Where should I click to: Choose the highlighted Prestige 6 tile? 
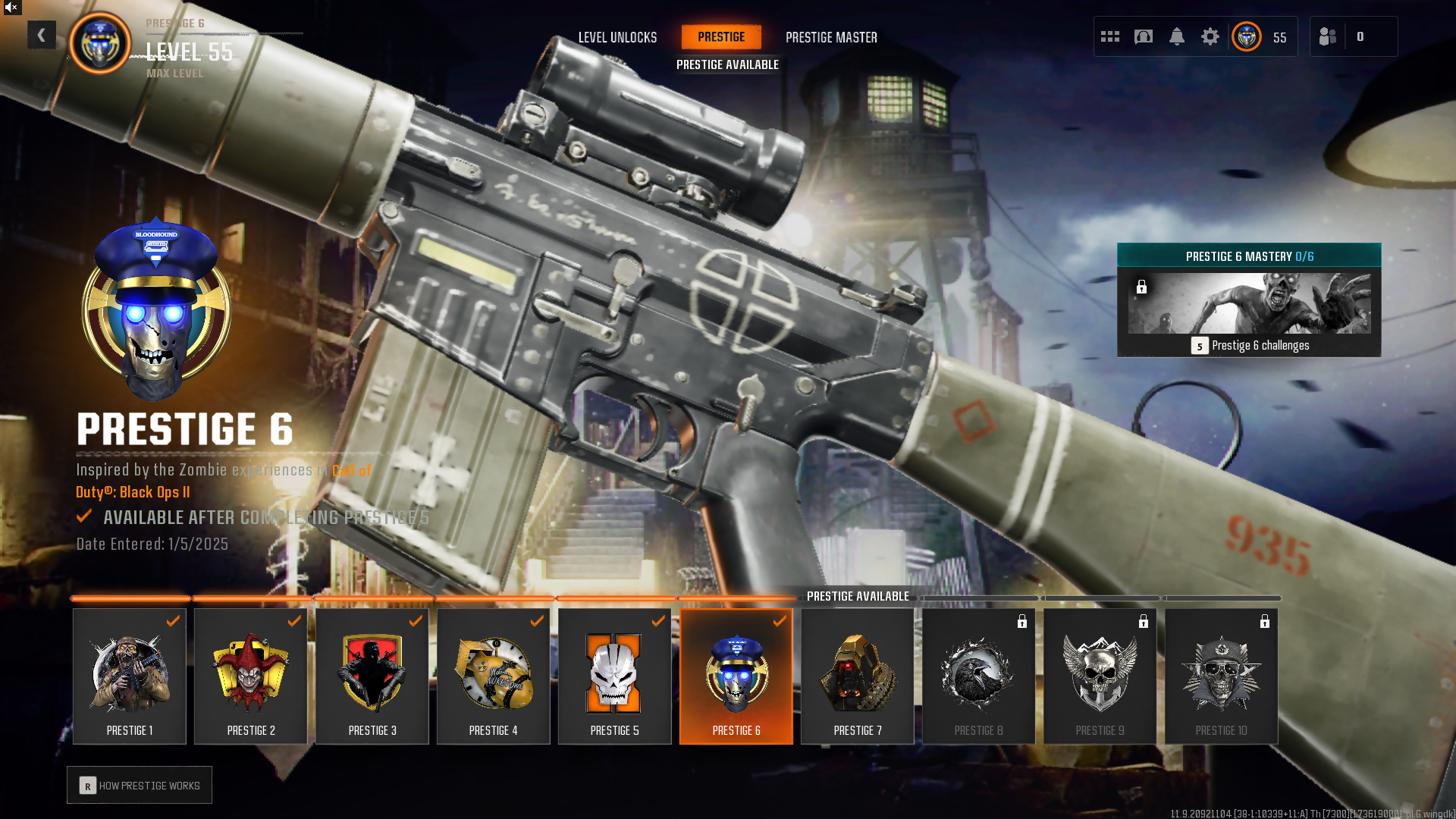[x=736, y=676]
